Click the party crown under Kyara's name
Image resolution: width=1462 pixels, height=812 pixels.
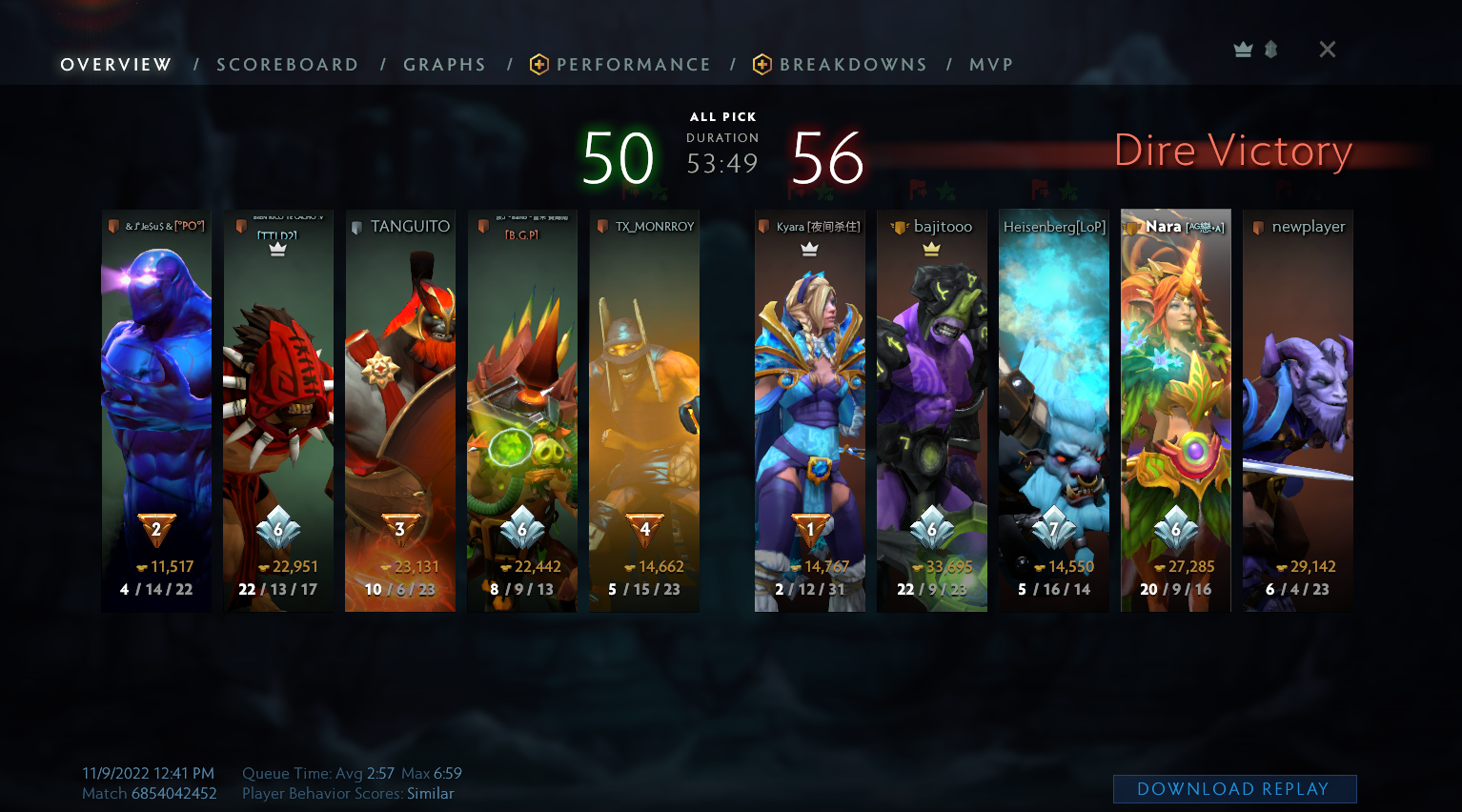pyautogui.click(x=810, y=248)
